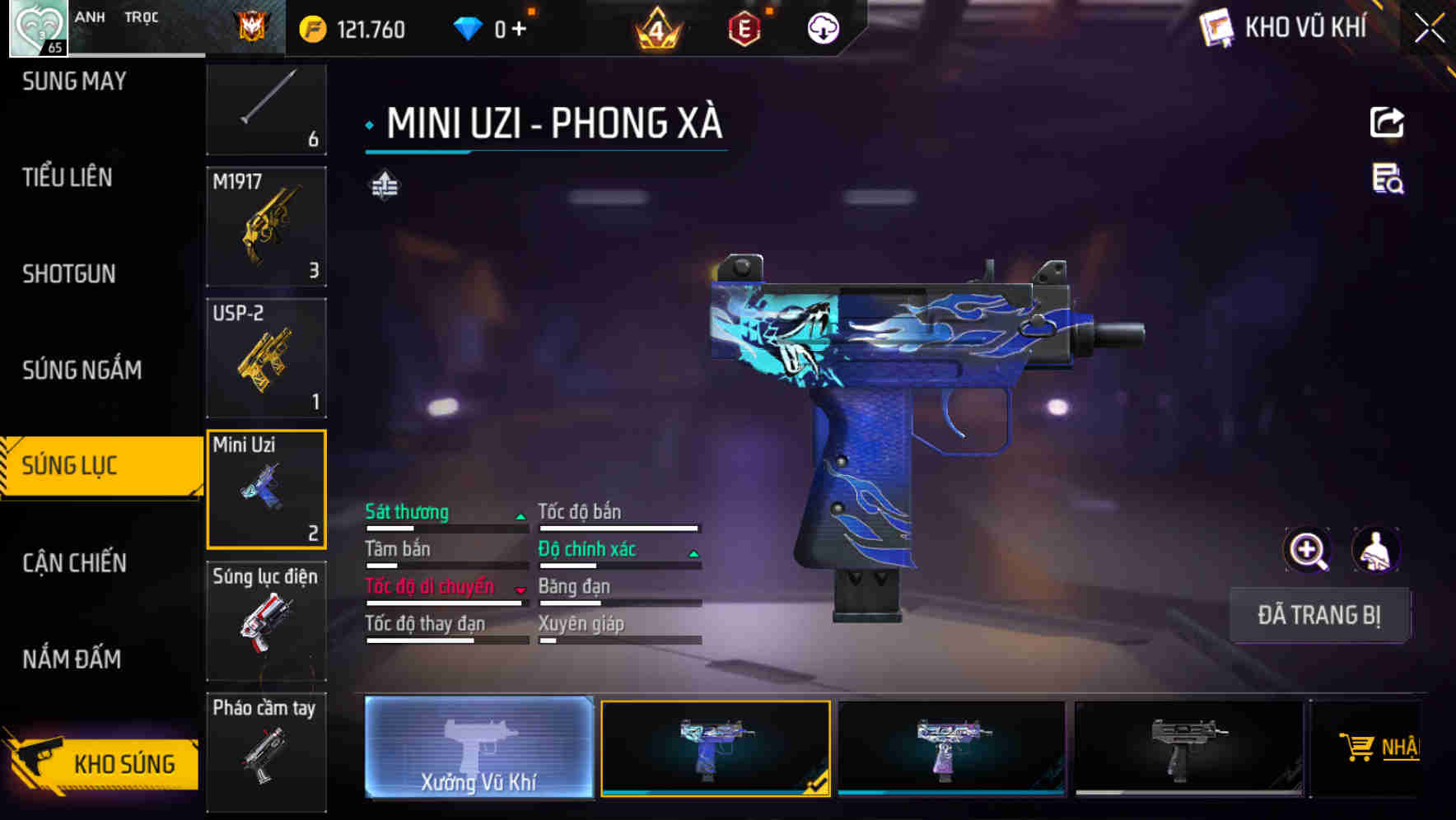The image size is (1456, 820).
Task: Select the M1917 item in the weapon list
Action: [x=265, y=227]
